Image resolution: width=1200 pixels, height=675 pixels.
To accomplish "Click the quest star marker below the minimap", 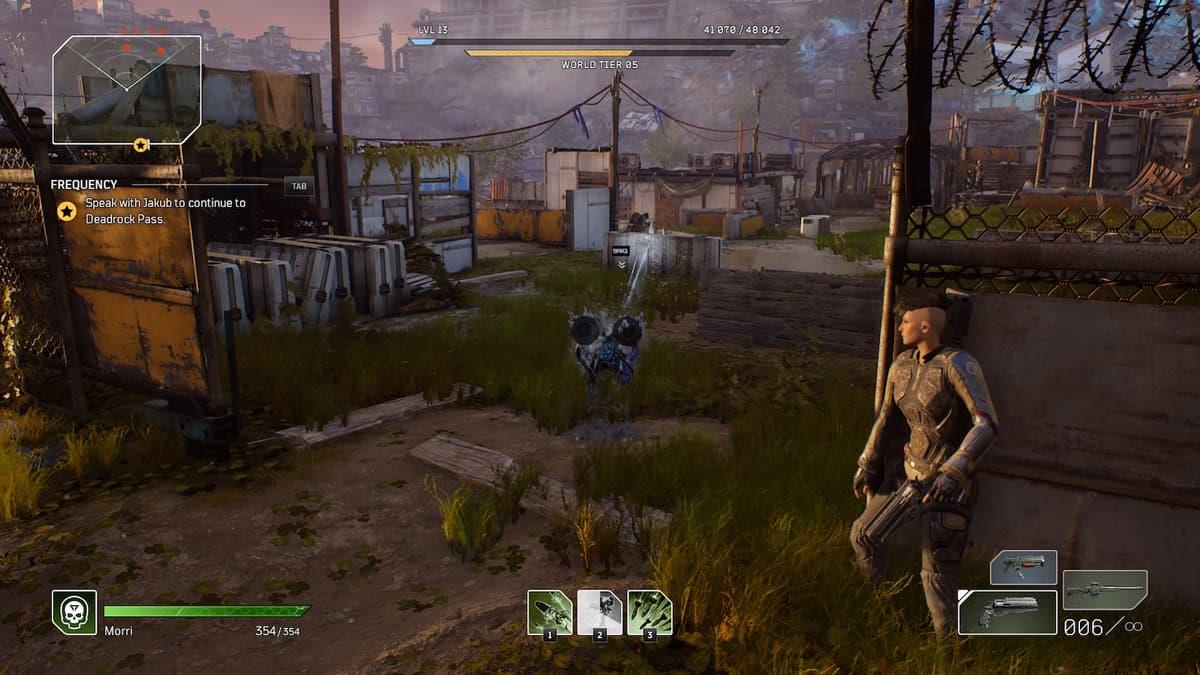I will 141,145.
